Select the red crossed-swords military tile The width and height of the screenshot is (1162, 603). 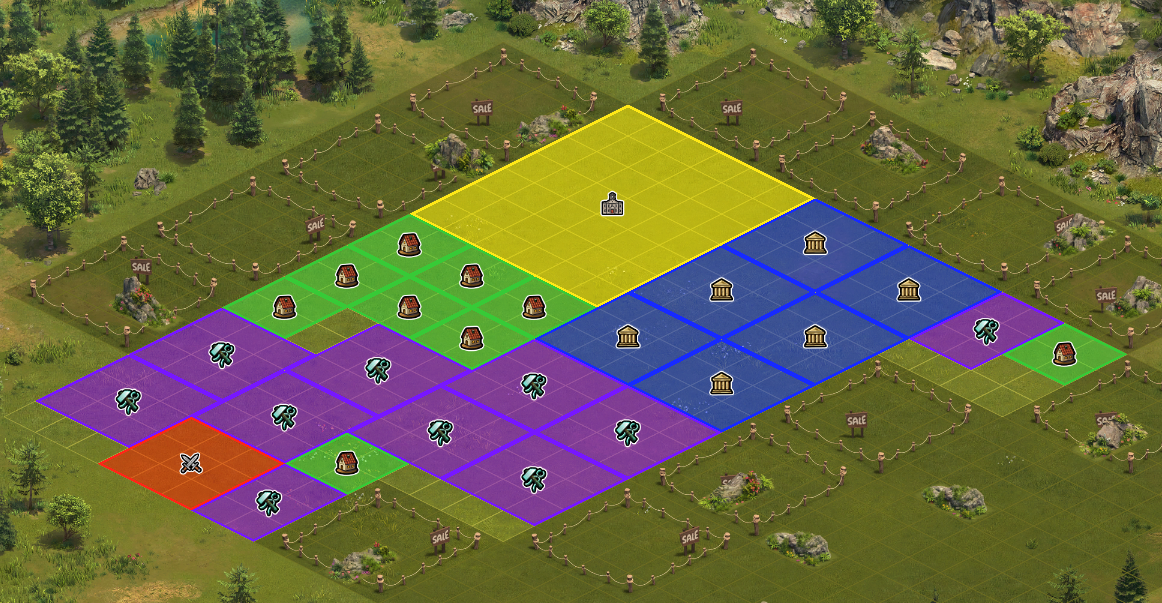click(x=191, y=463)
